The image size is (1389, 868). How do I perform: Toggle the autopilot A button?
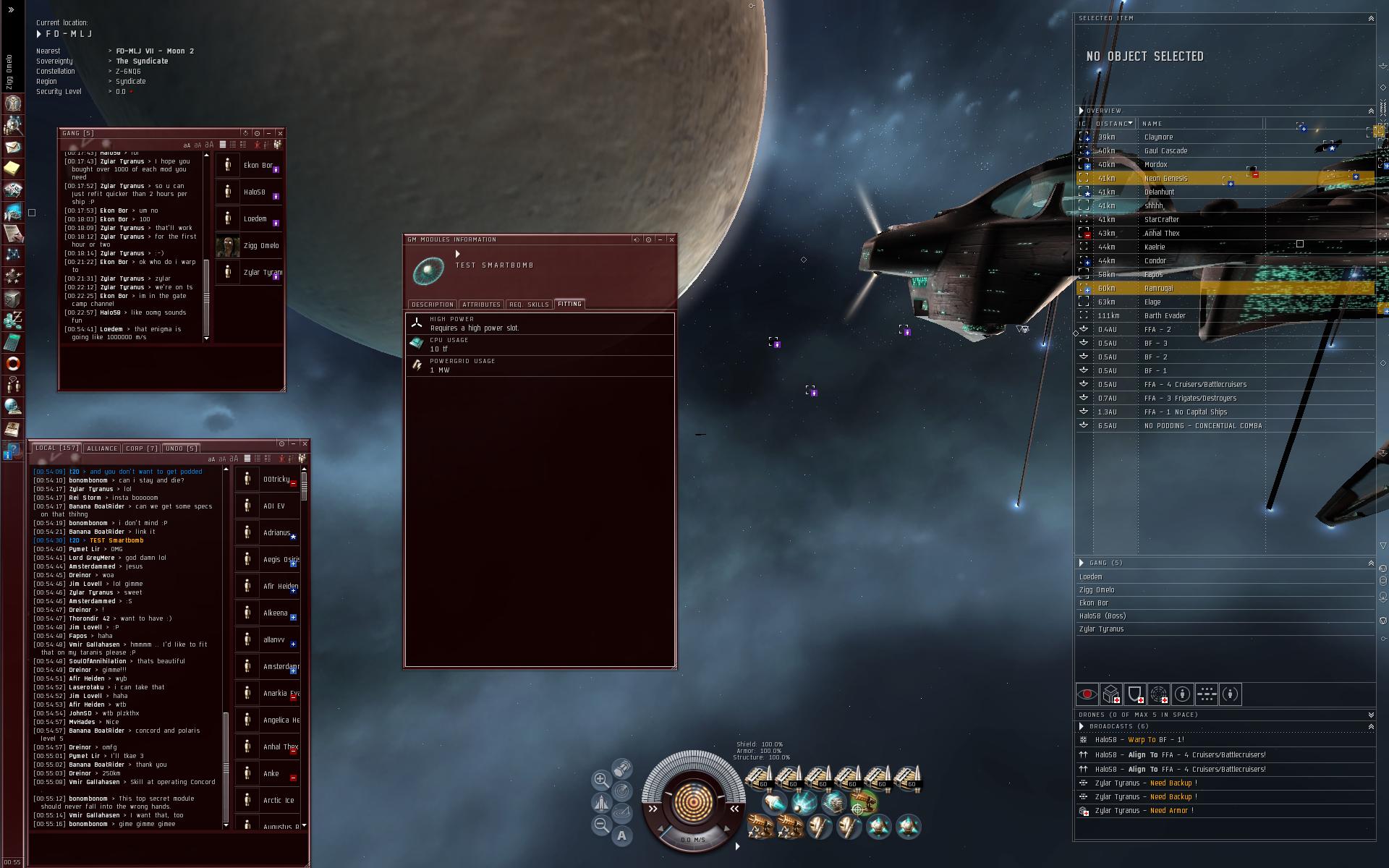[x=621, y=836]
